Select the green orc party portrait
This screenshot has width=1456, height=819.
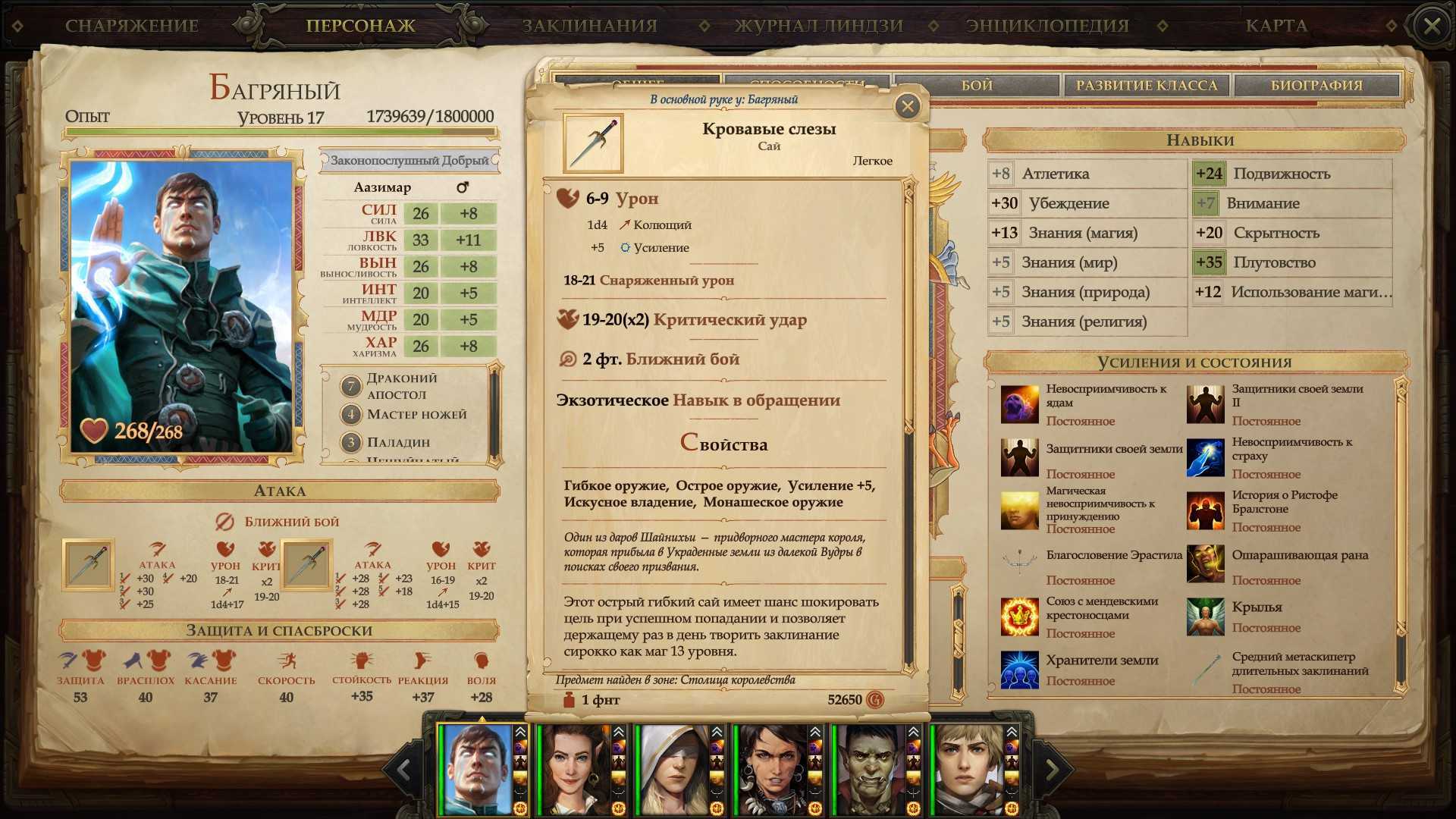[871, 769]
